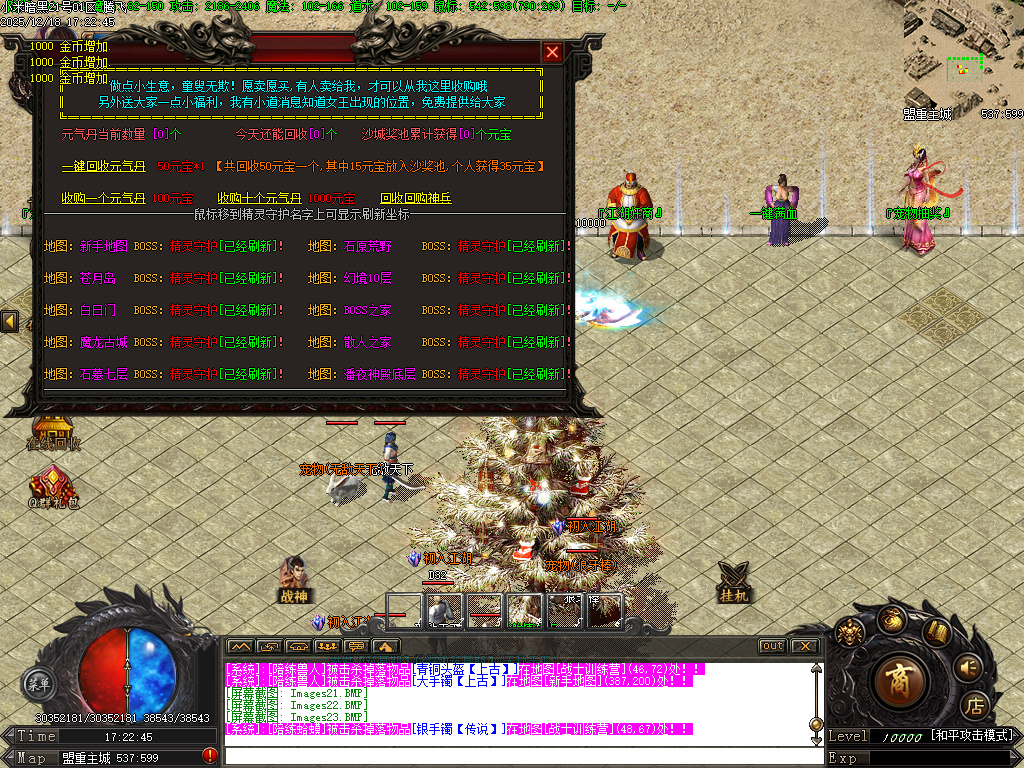Image resolution: width=1024 pixels, height=768 pixels.
Task: Choose the 苍月岛 map entry
Action: (98, 278)
